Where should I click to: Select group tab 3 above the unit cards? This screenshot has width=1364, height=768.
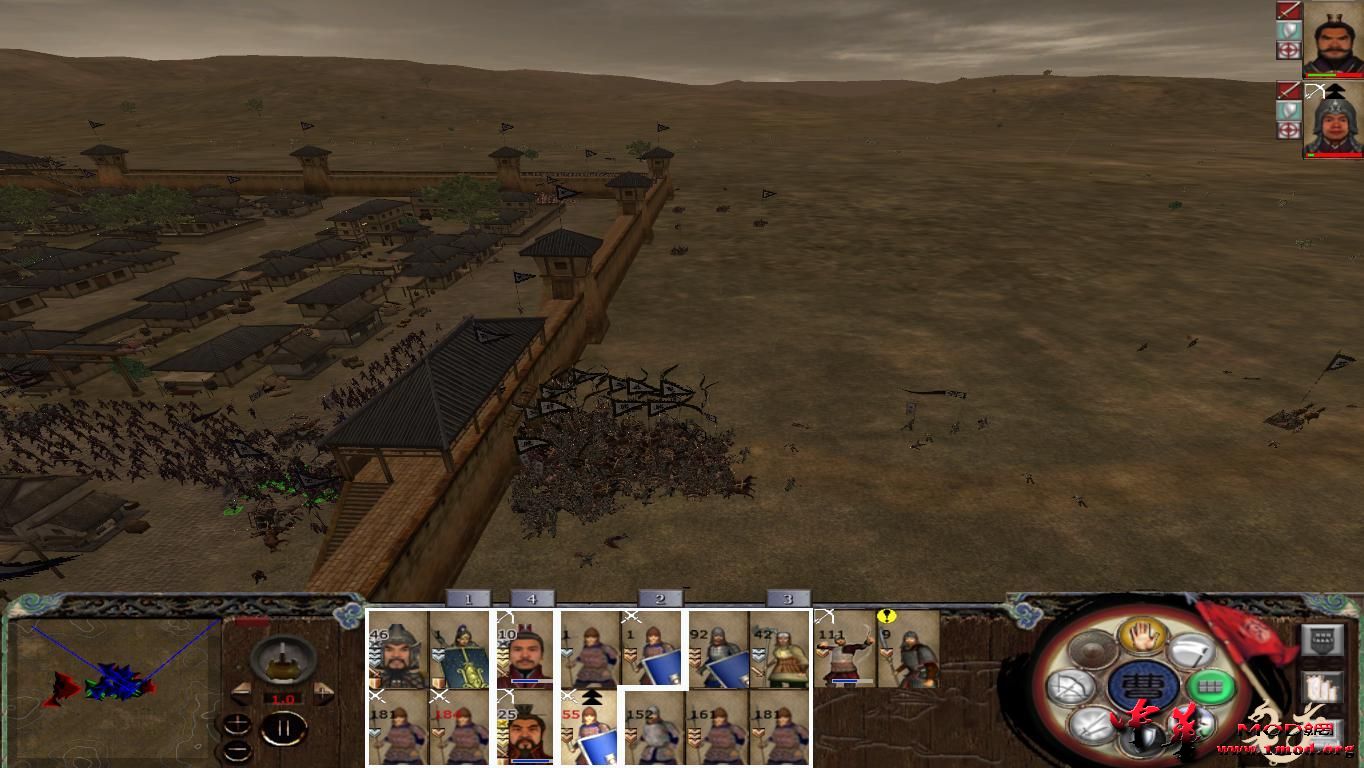click(789, 597)
